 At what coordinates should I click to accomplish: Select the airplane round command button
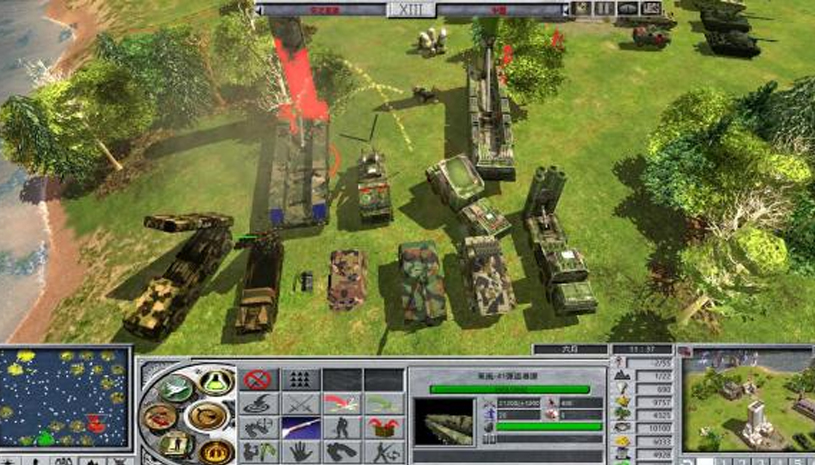point(173,388)
